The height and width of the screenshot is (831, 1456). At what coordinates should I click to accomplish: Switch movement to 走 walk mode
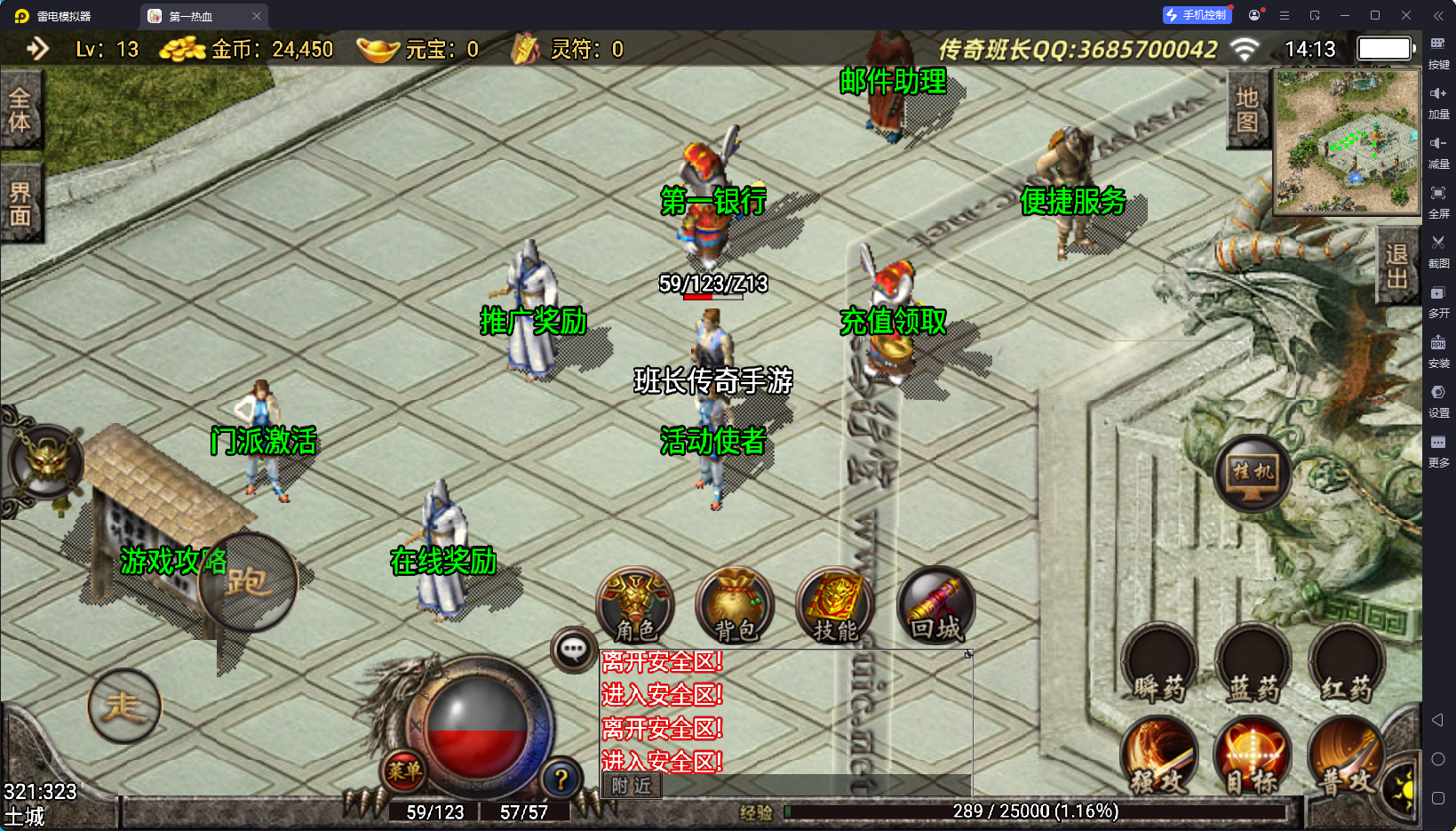[124, 707]
